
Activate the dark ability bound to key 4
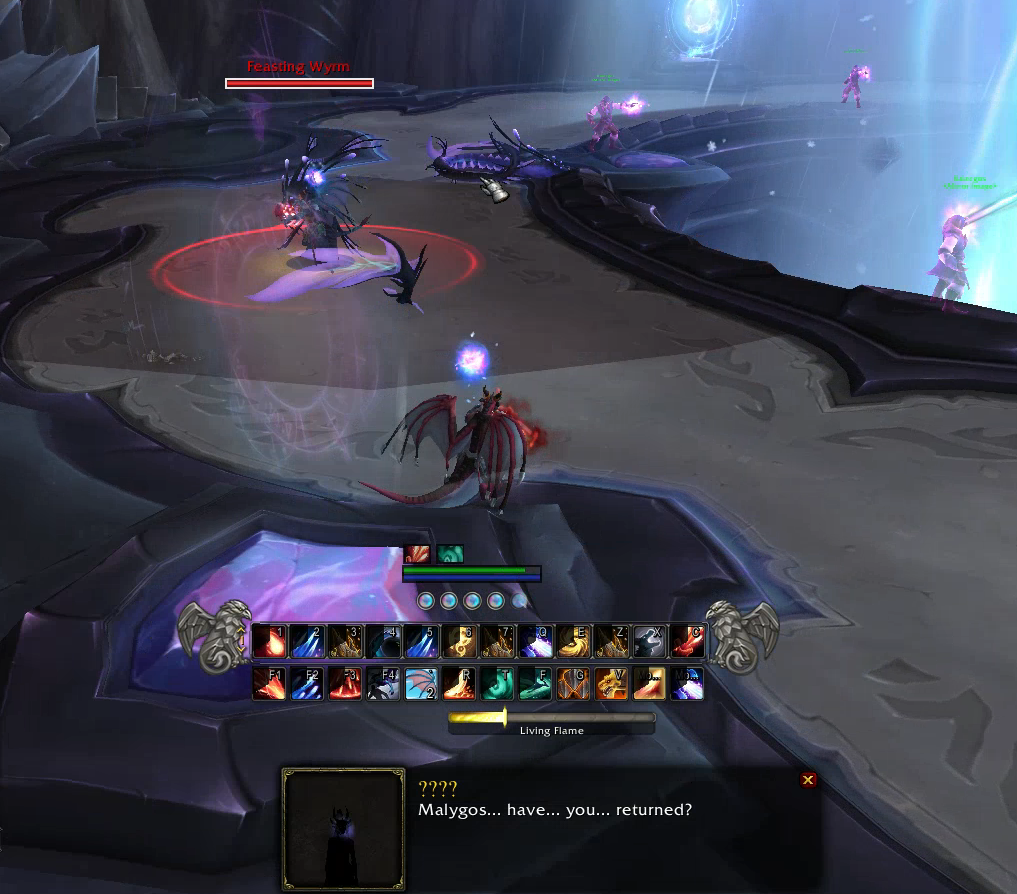(383, 641)
